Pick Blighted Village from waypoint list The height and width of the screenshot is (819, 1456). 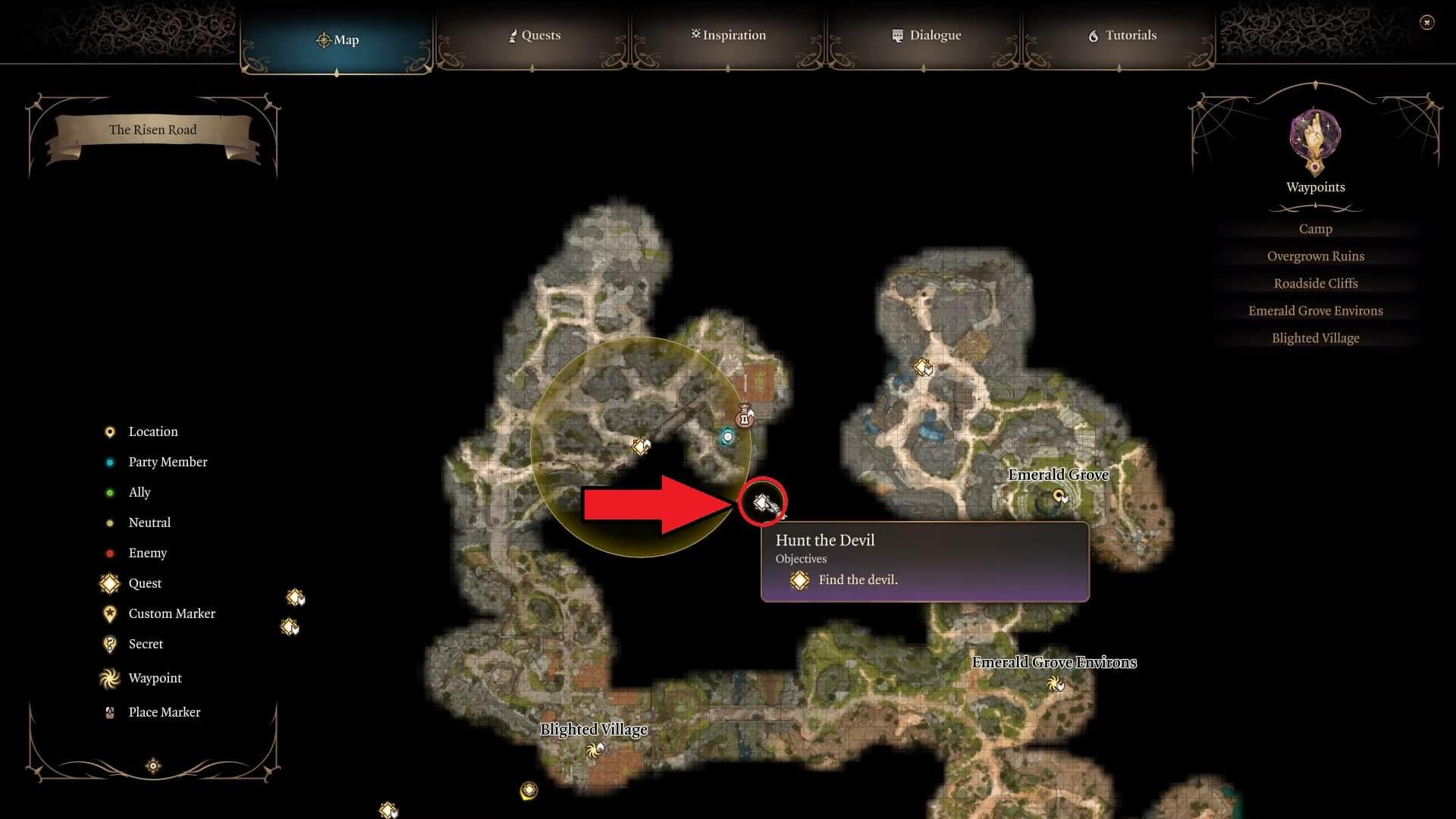(1315, 338)
